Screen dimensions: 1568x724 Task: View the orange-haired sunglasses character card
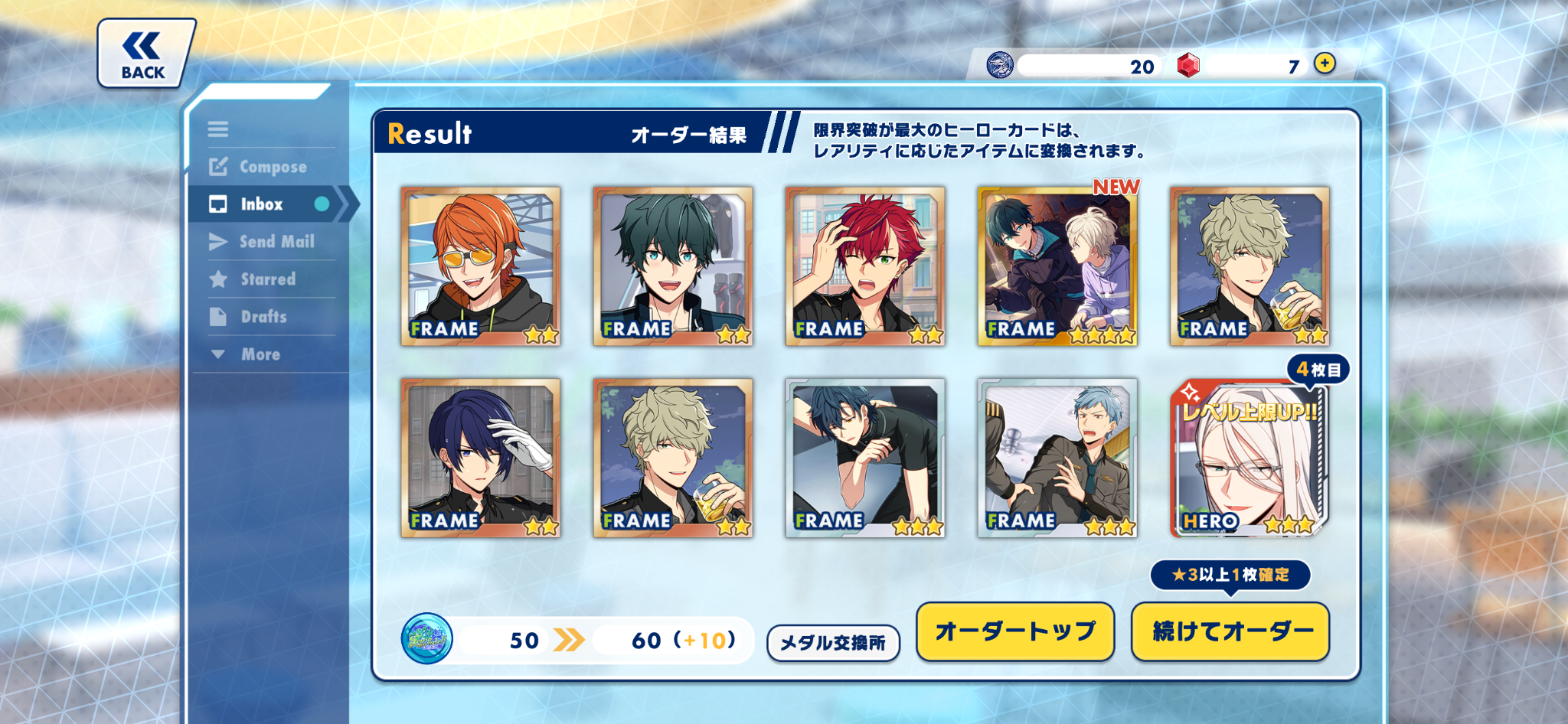(480, 266)
